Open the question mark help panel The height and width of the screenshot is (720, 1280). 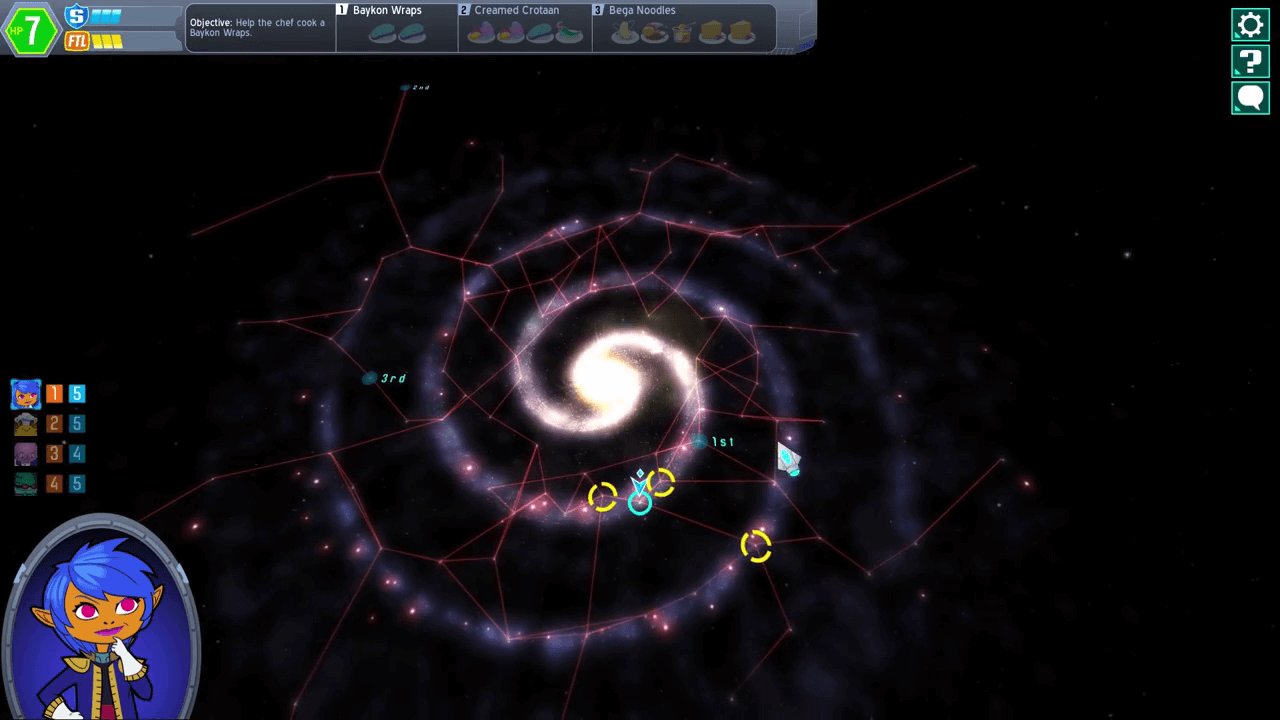[x=1250, y=61]
